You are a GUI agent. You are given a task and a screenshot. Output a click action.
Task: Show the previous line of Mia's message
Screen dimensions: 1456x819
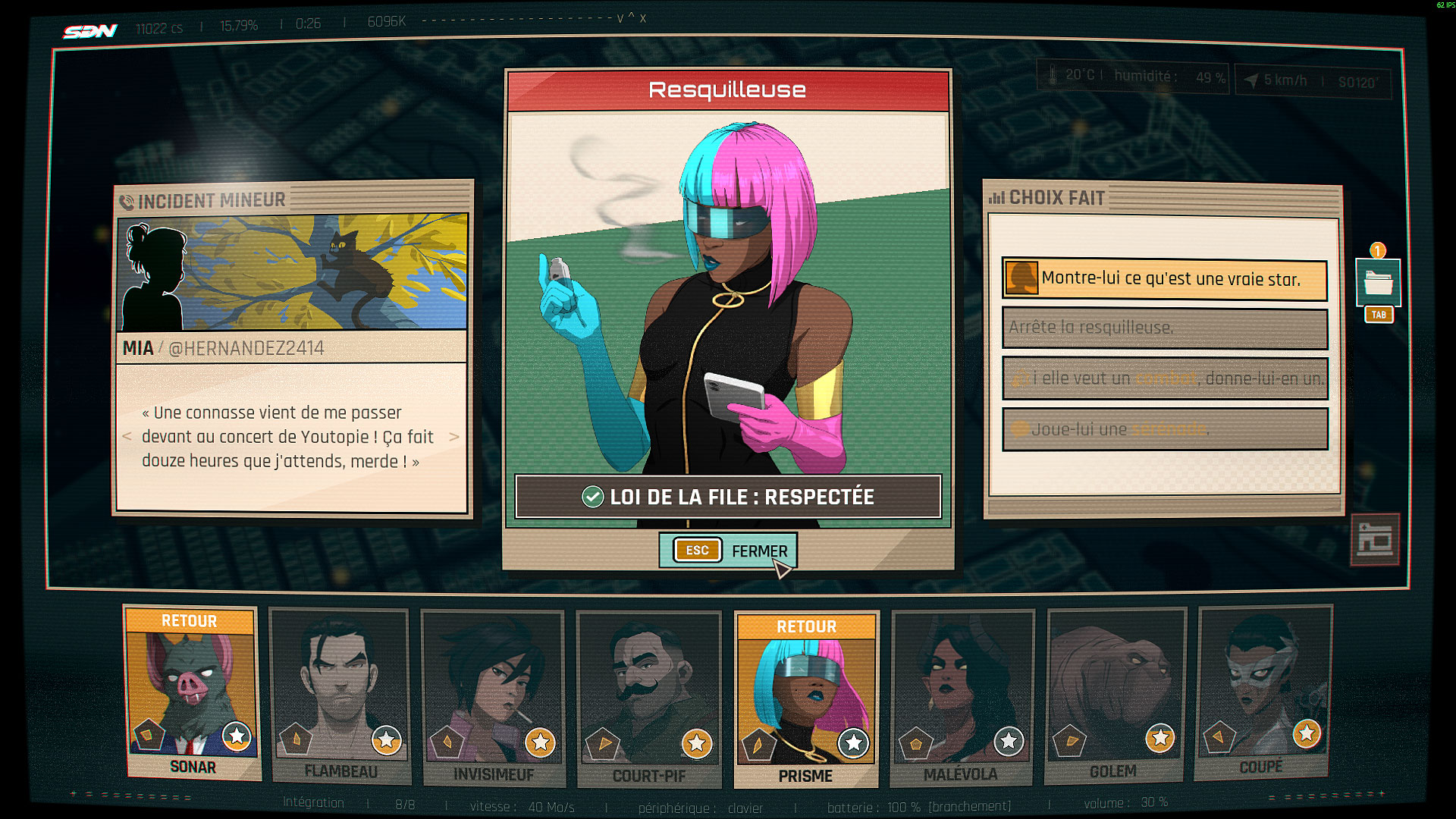(x=127, y=437)
